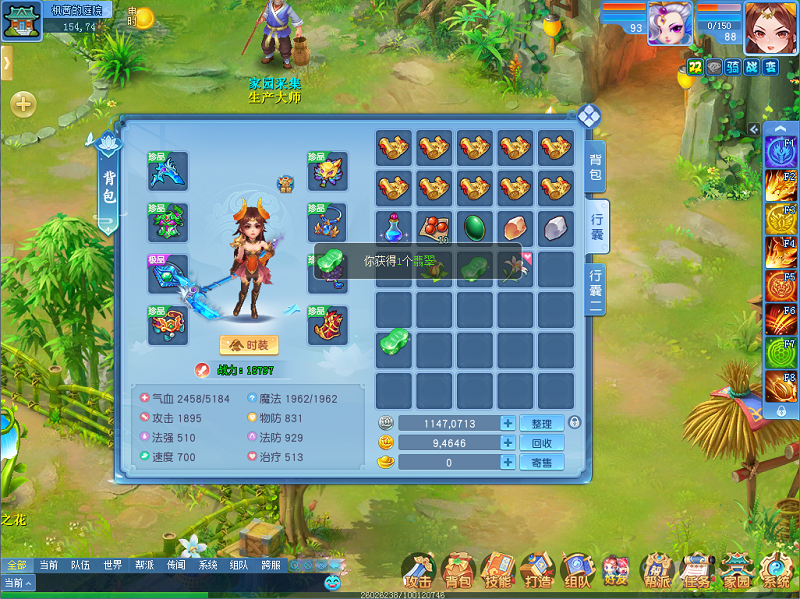
Task: Open 系统 system menu from bottom bar
Action: (x=776, y=571)
